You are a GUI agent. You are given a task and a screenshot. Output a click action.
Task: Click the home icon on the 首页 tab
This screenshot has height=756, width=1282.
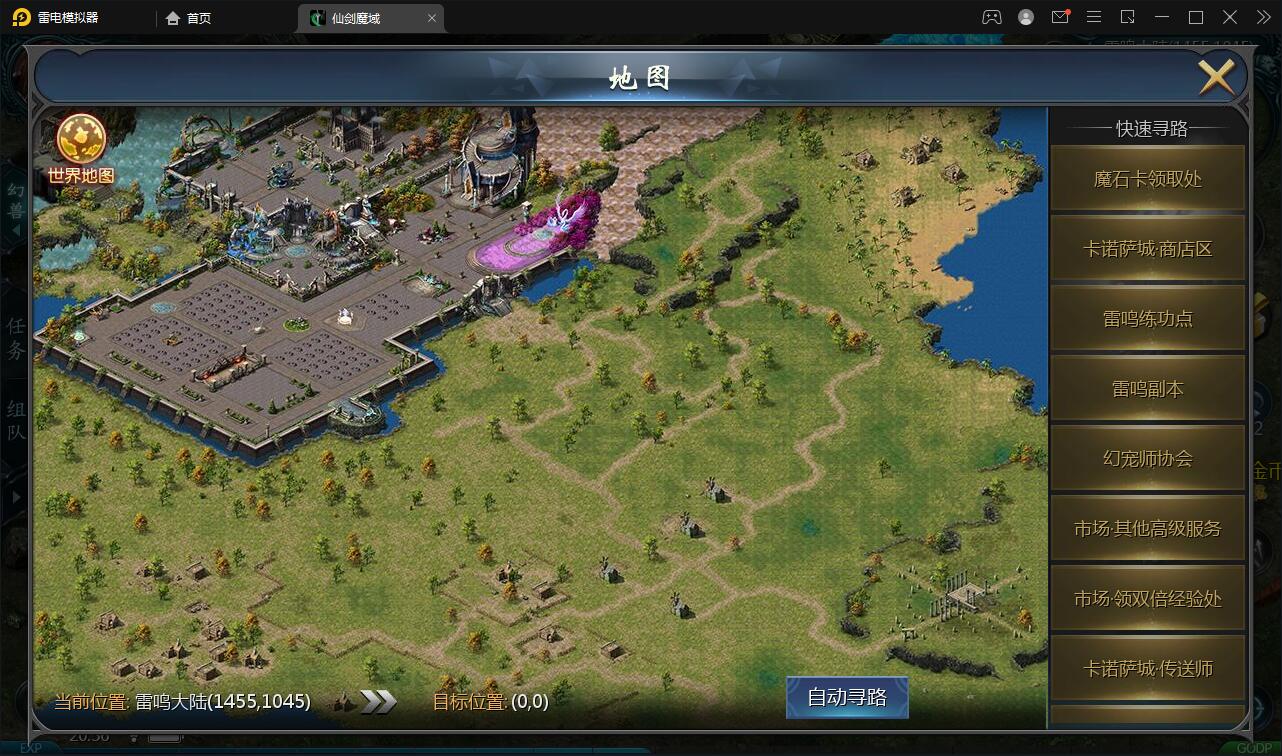click(x=173, y=17)
